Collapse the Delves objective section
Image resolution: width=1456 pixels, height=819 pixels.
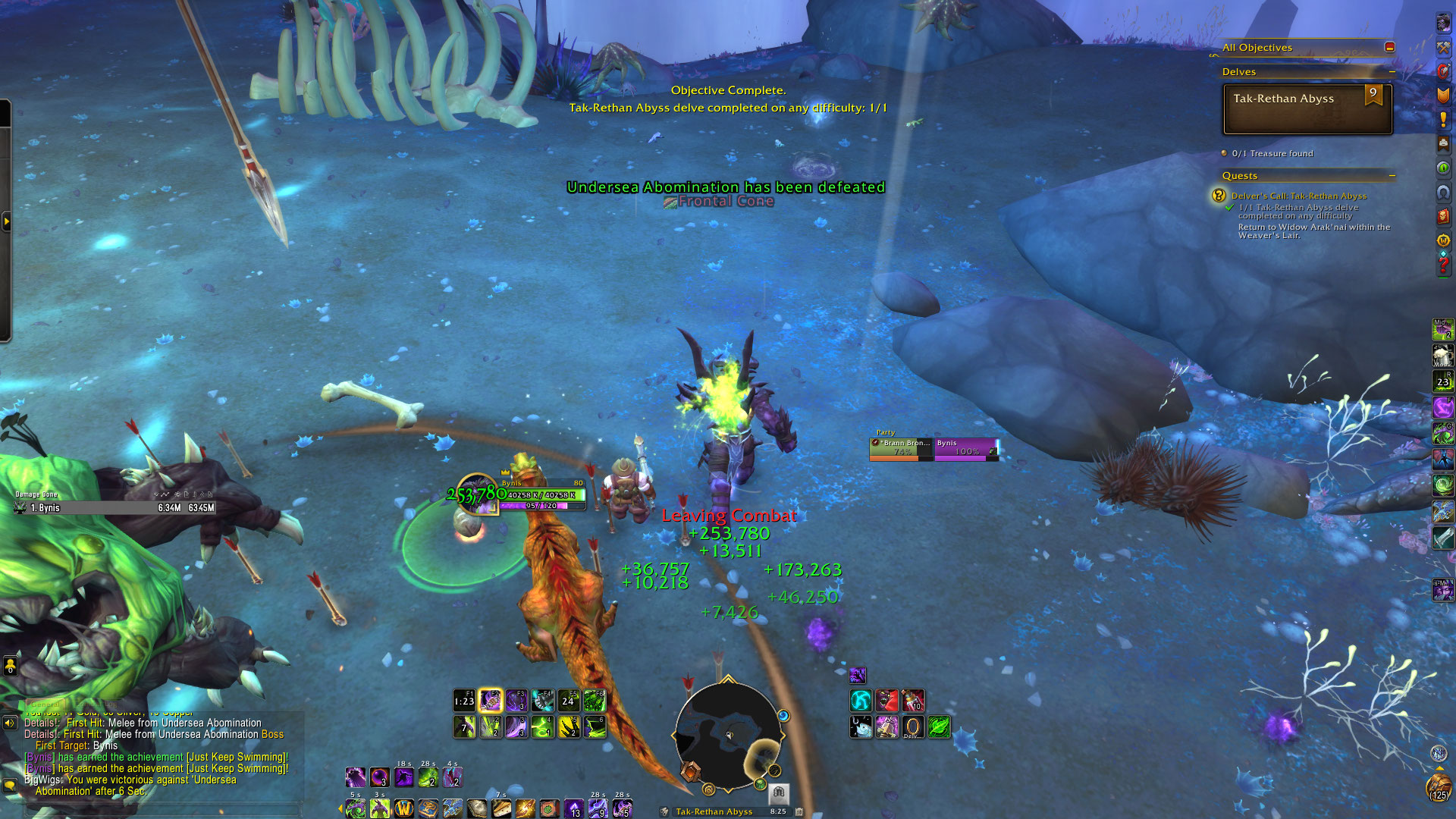pyautogui.click(x=1392, y=72)
